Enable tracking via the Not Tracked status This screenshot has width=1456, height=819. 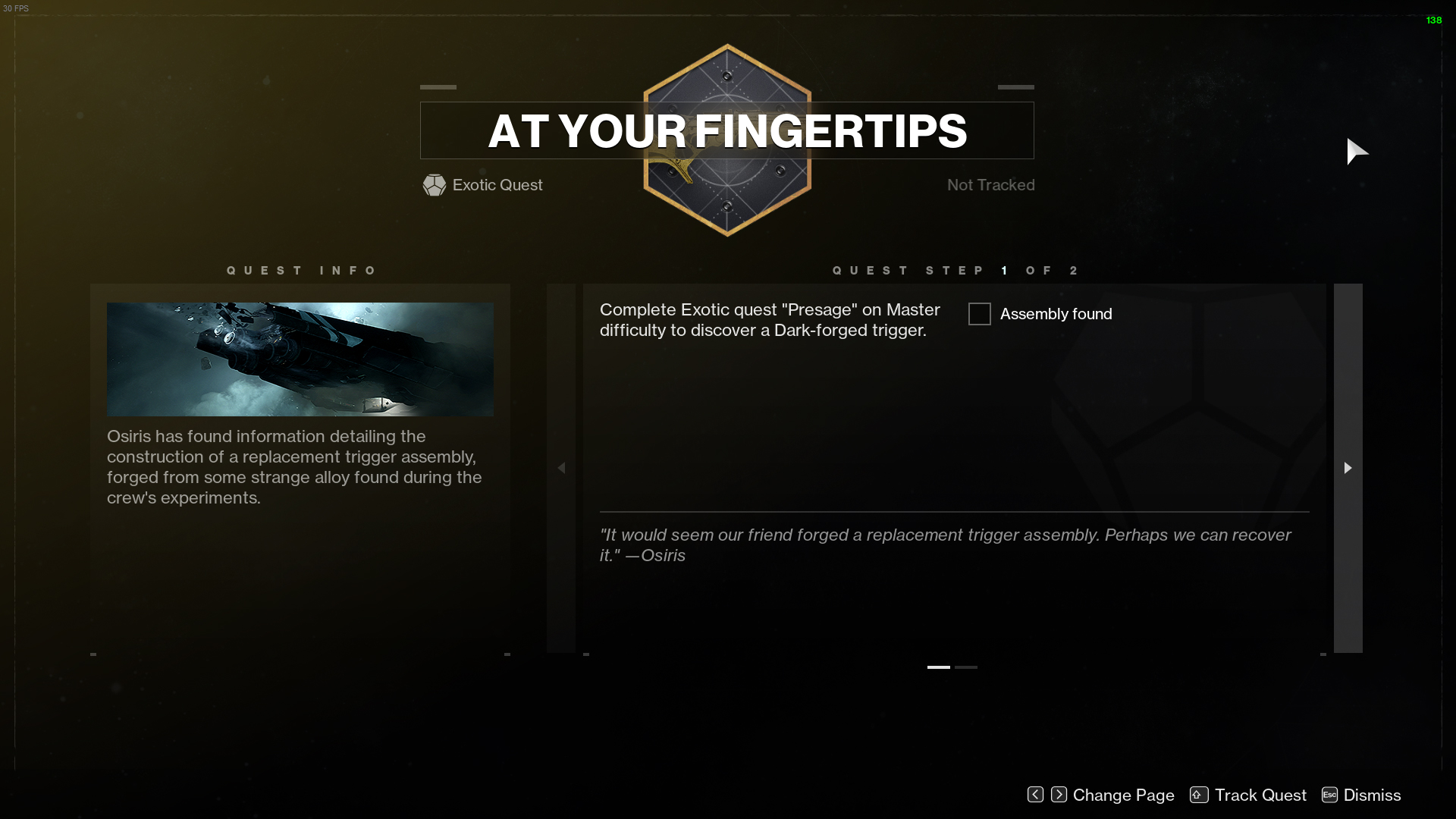click(990, 184)
